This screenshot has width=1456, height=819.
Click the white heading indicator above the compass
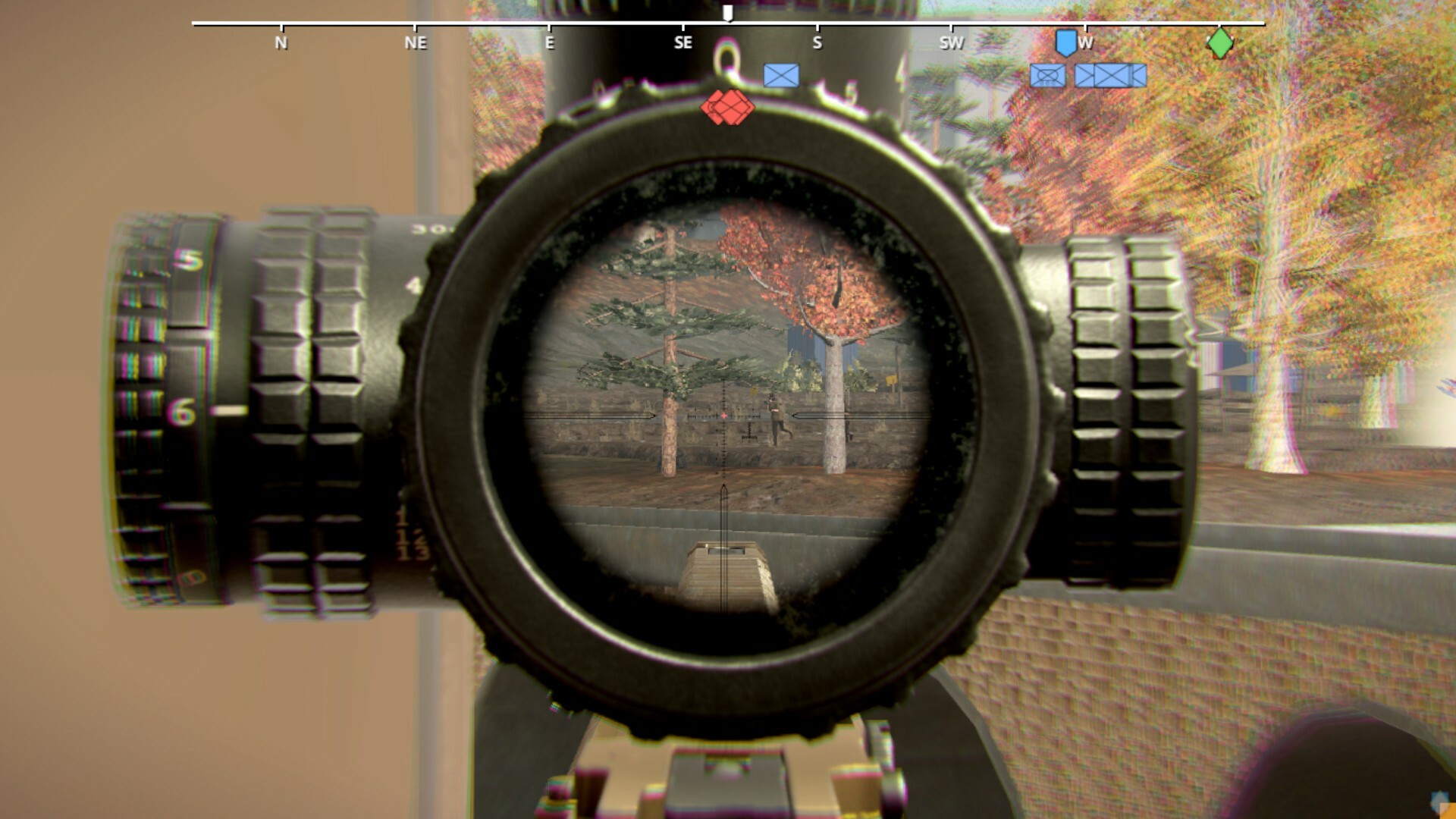(728, 11)
